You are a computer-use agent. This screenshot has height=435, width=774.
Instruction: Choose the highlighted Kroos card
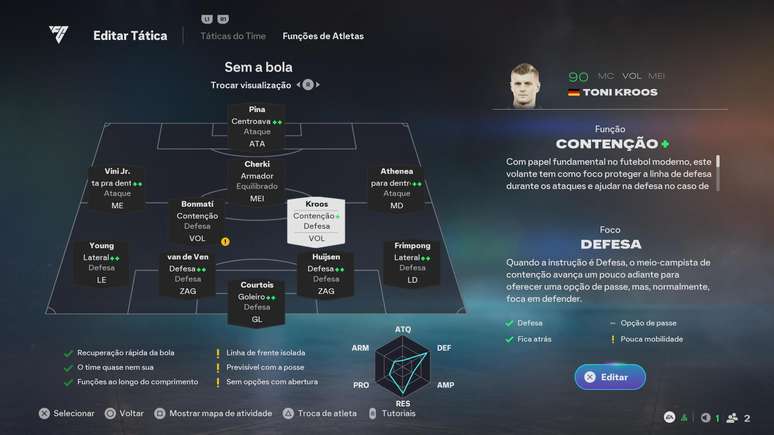(316, 221)
